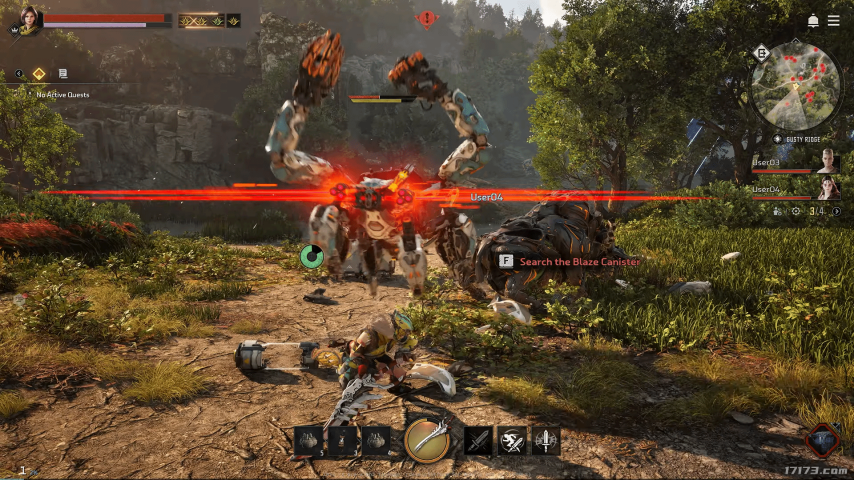Open team settings via the gear icon
The height and width of the screenshot is (480, 854).
[x=796, y=211]
